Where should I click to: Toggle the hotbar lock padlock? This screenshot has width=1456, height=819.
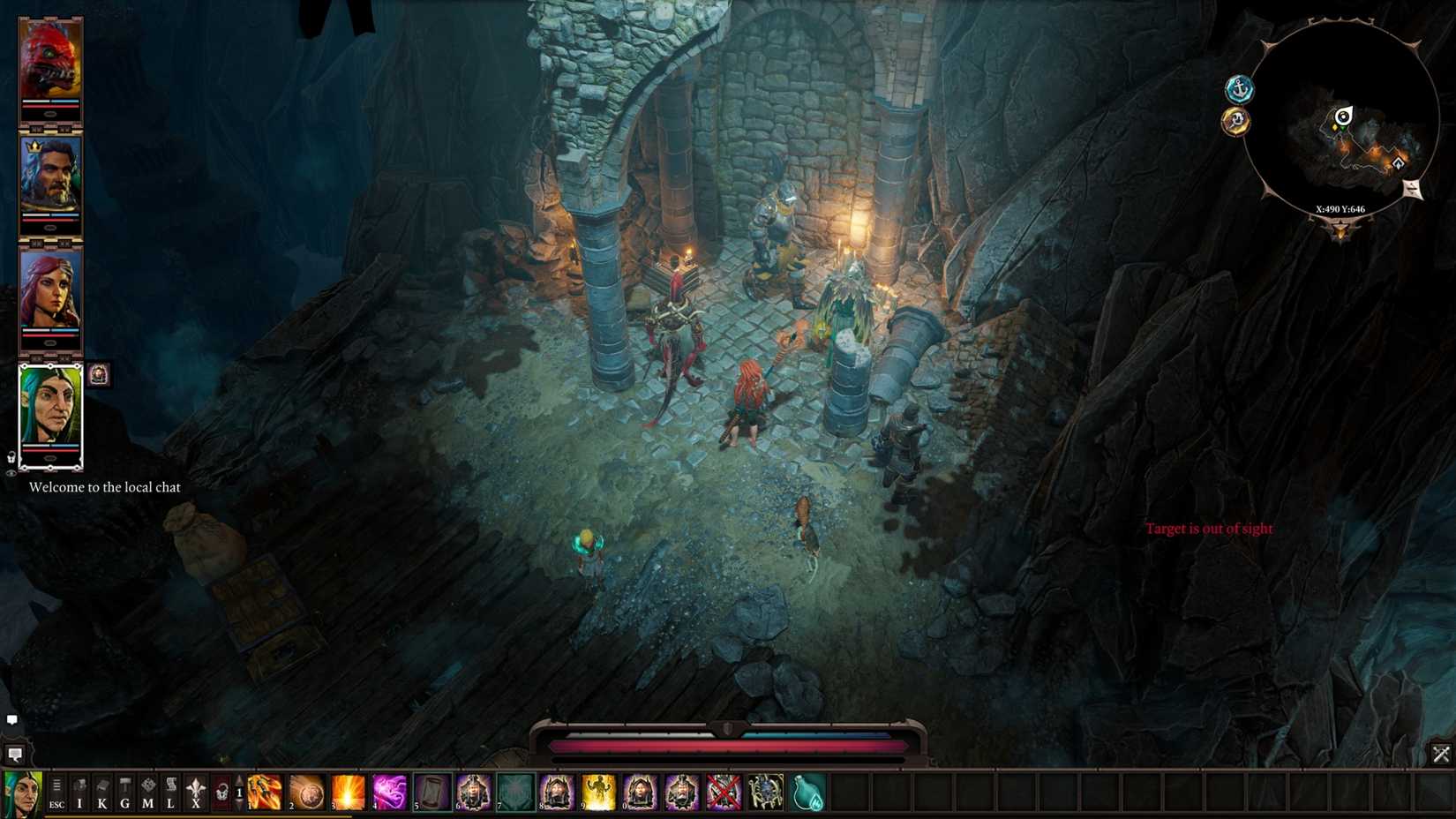pos(220,792)
